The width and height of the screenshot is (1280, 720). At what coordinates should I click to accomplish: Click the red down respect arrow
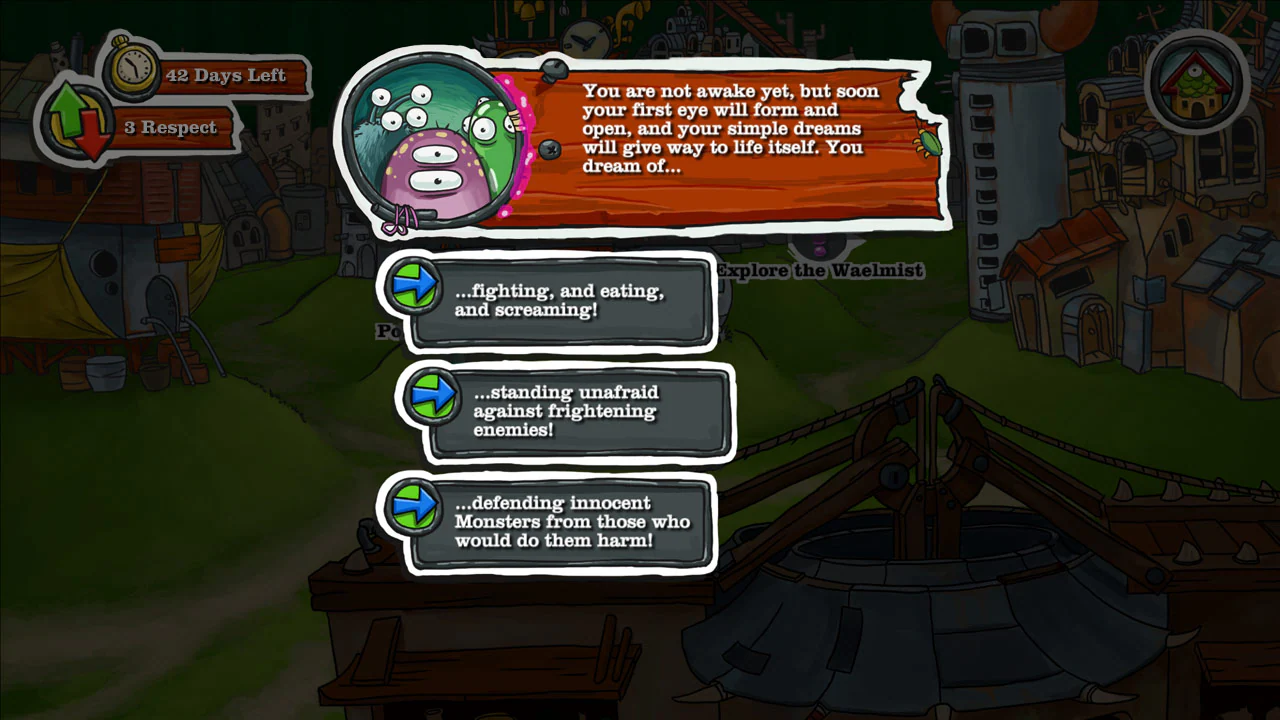click(x=95, y=135)
